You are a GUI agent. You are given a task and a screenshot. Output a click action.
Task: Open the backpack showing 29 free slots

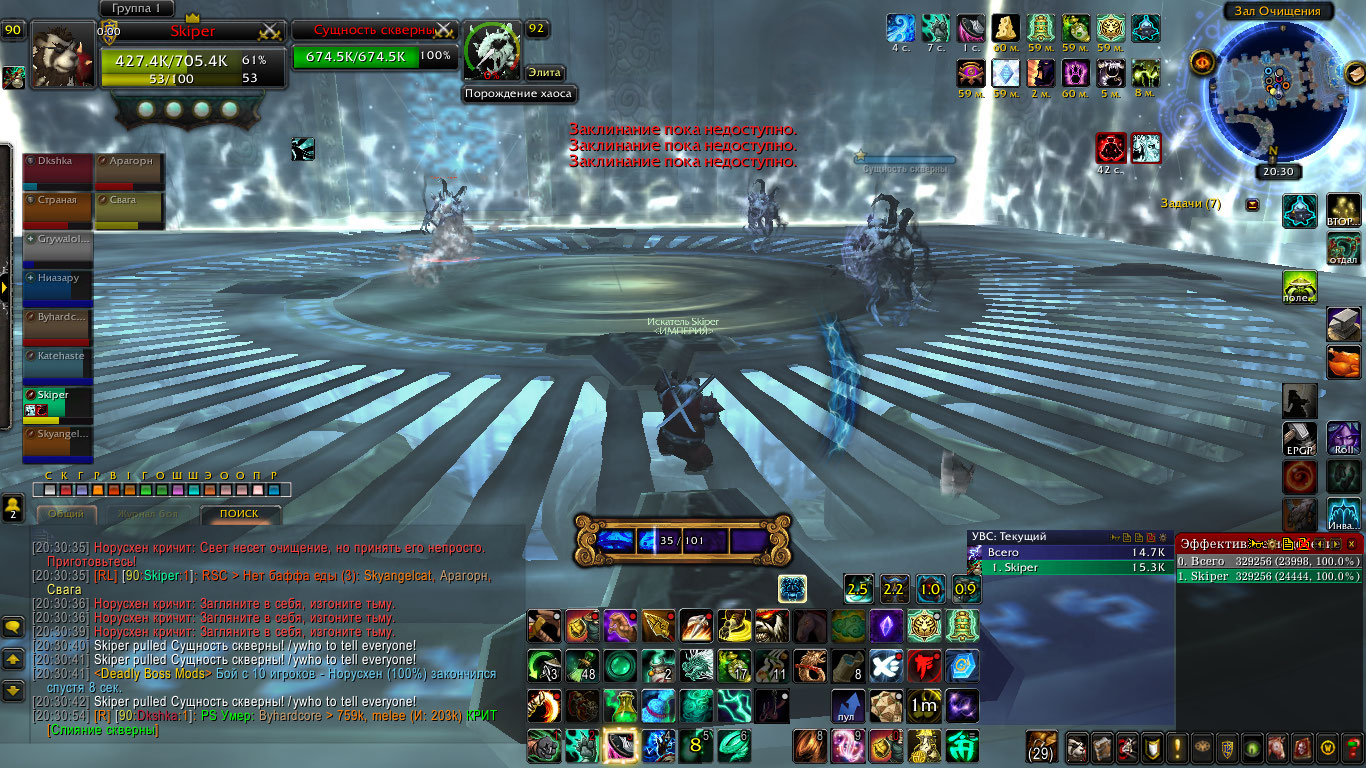click(1042, 747)
